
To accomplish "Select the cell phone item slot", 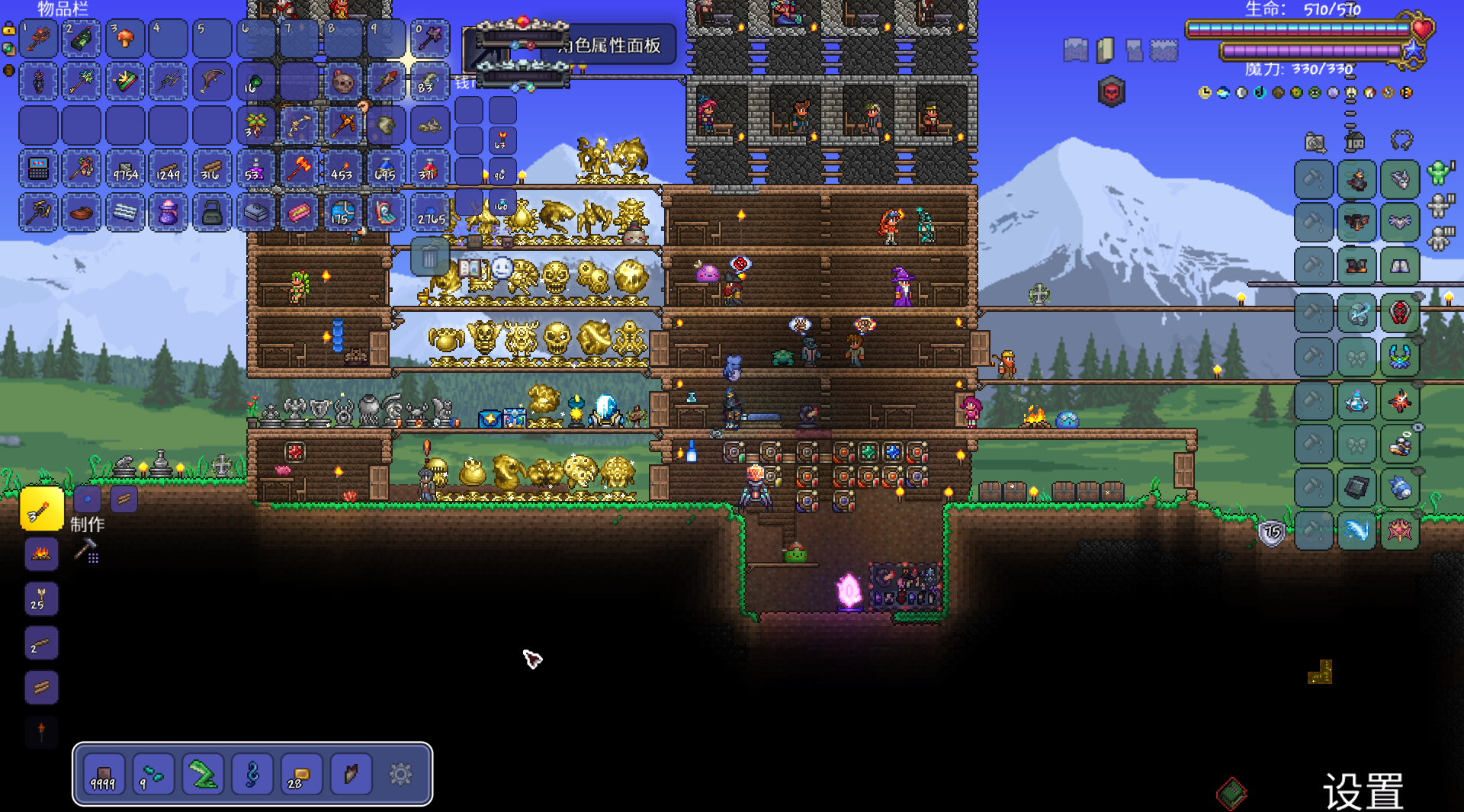I will (x=38, y=169).
